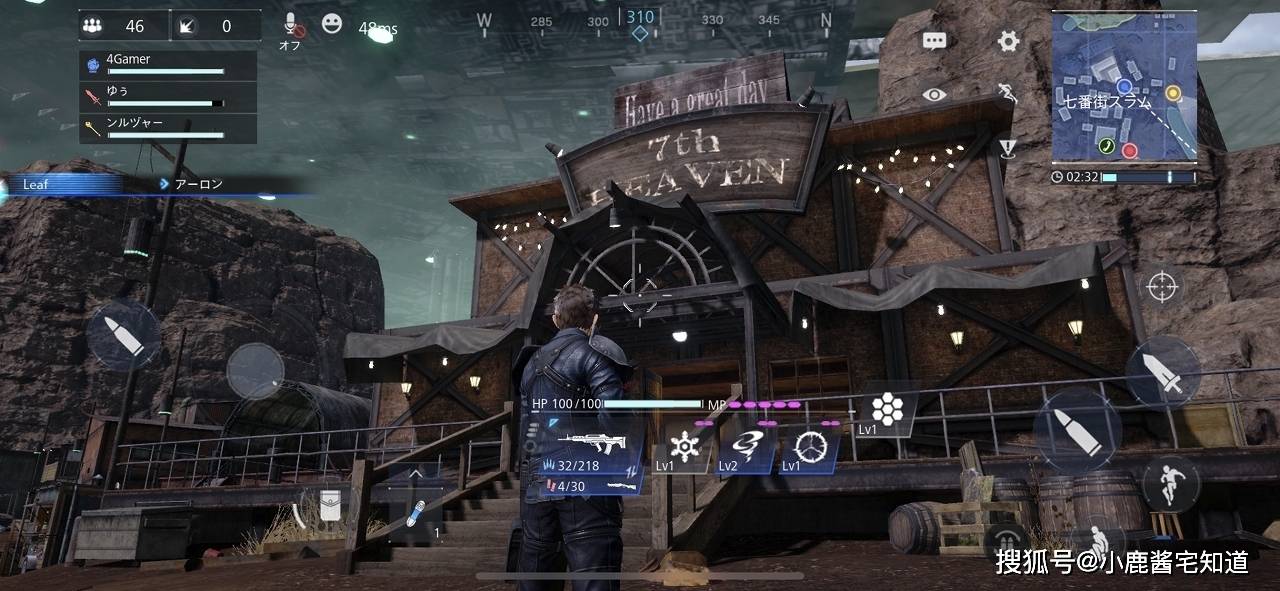This screenshot has width=1280, height=591.
Task: Tap the sword melee attack button
Action: (1163, 372)
